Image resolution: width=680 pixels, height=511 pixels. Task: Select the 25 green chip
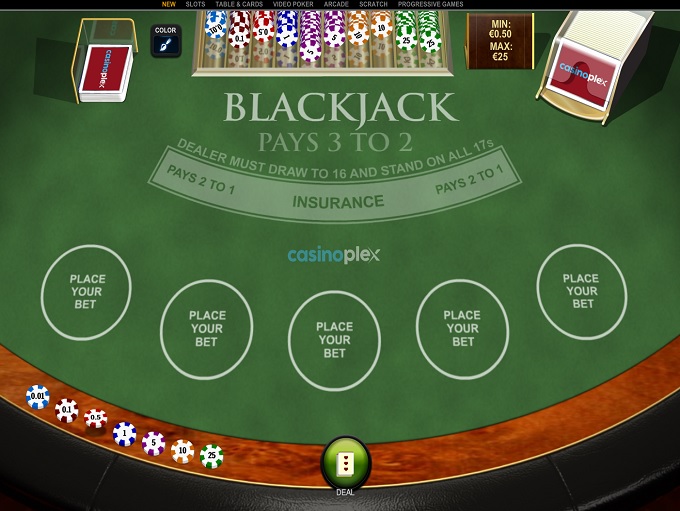(x=211, y=456)
